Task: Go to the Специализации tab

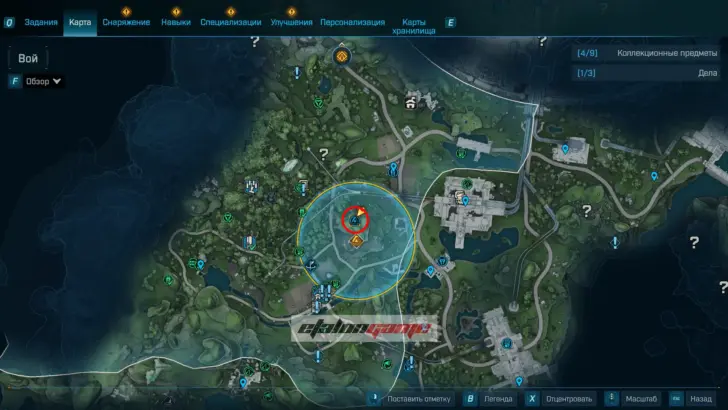Action: click(x=230, y=21)
